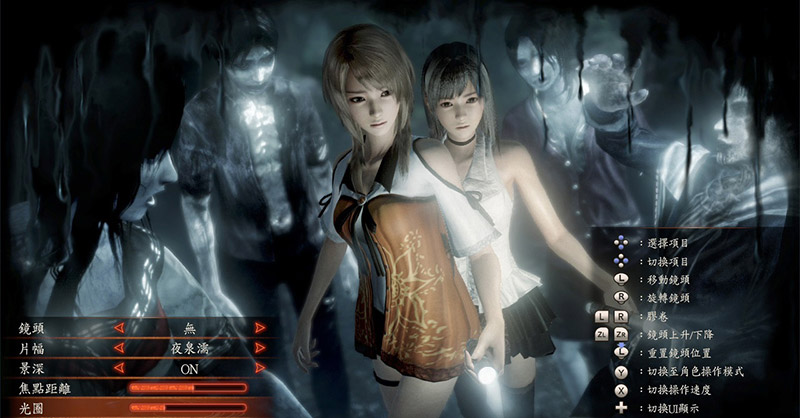Adjust the 焦點距離 slider bar
The height and width of the screenshot is (418, 800).
(186, 388)
